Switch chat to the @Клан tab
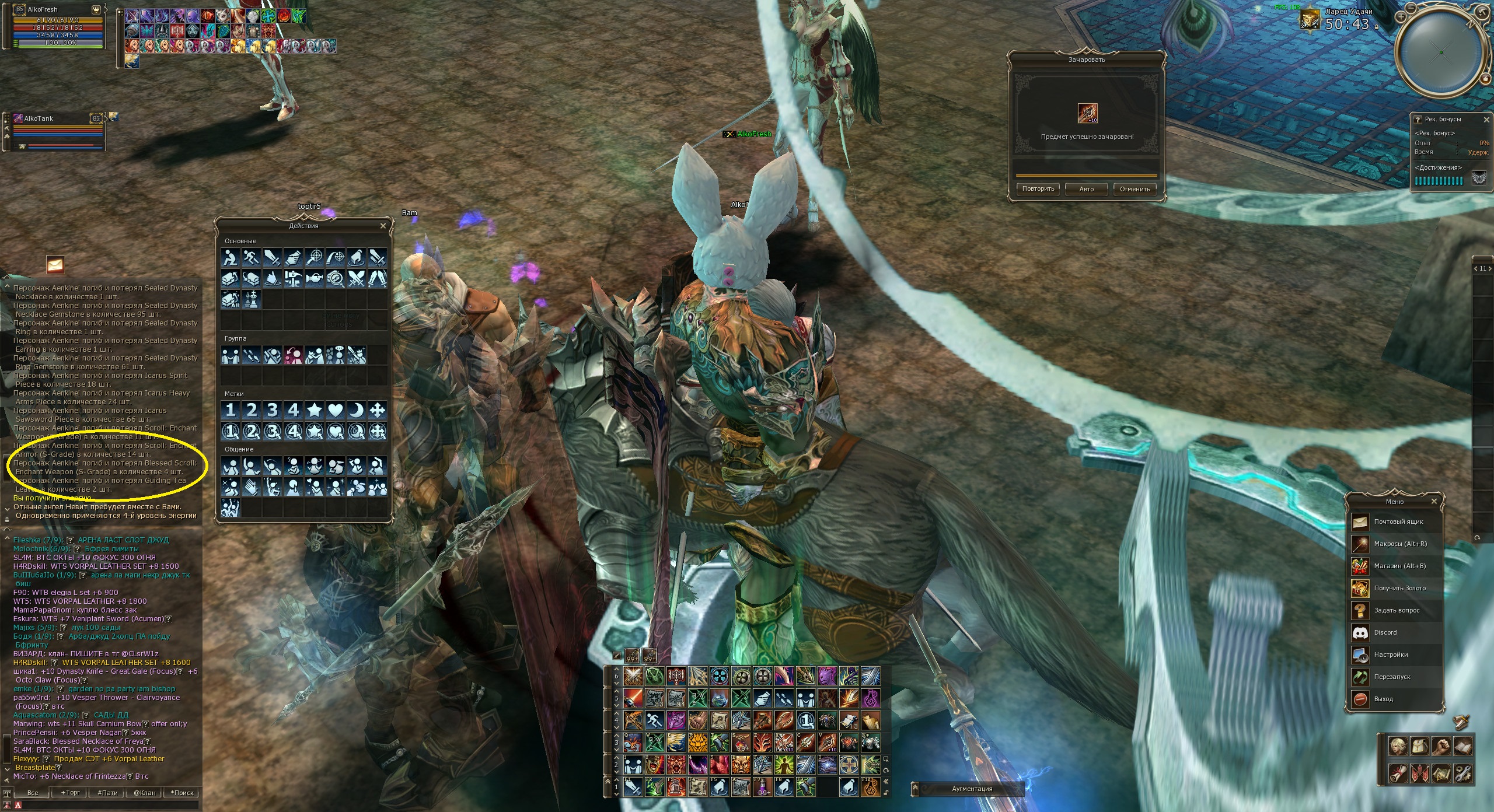 pos(144,793)
